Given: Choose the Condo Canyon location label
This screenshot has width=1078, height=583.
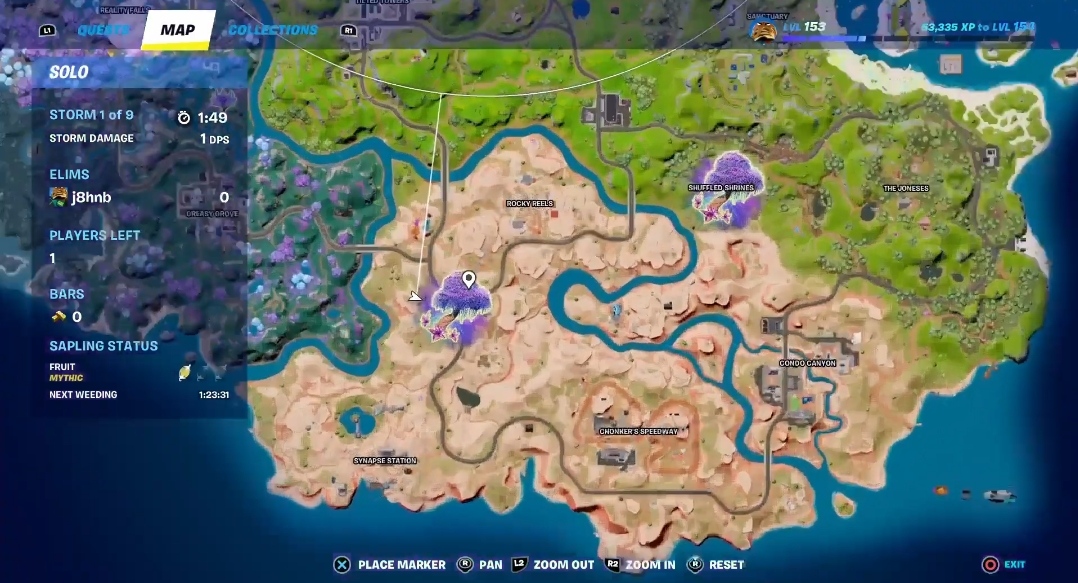Looking at the screenshot, I should (808, 363).
